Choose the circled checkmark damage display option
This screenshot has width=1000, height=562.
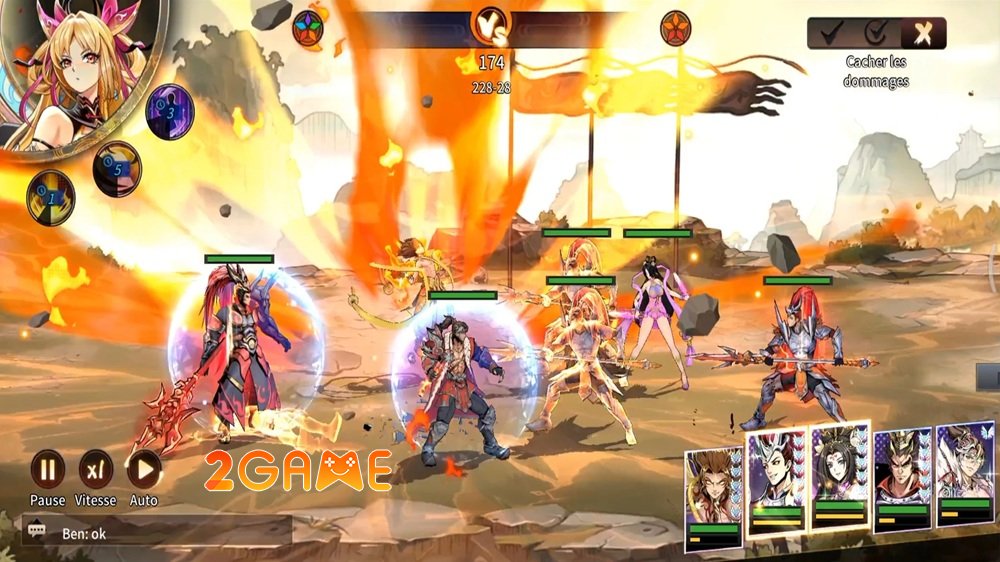[x=877, y=33]
